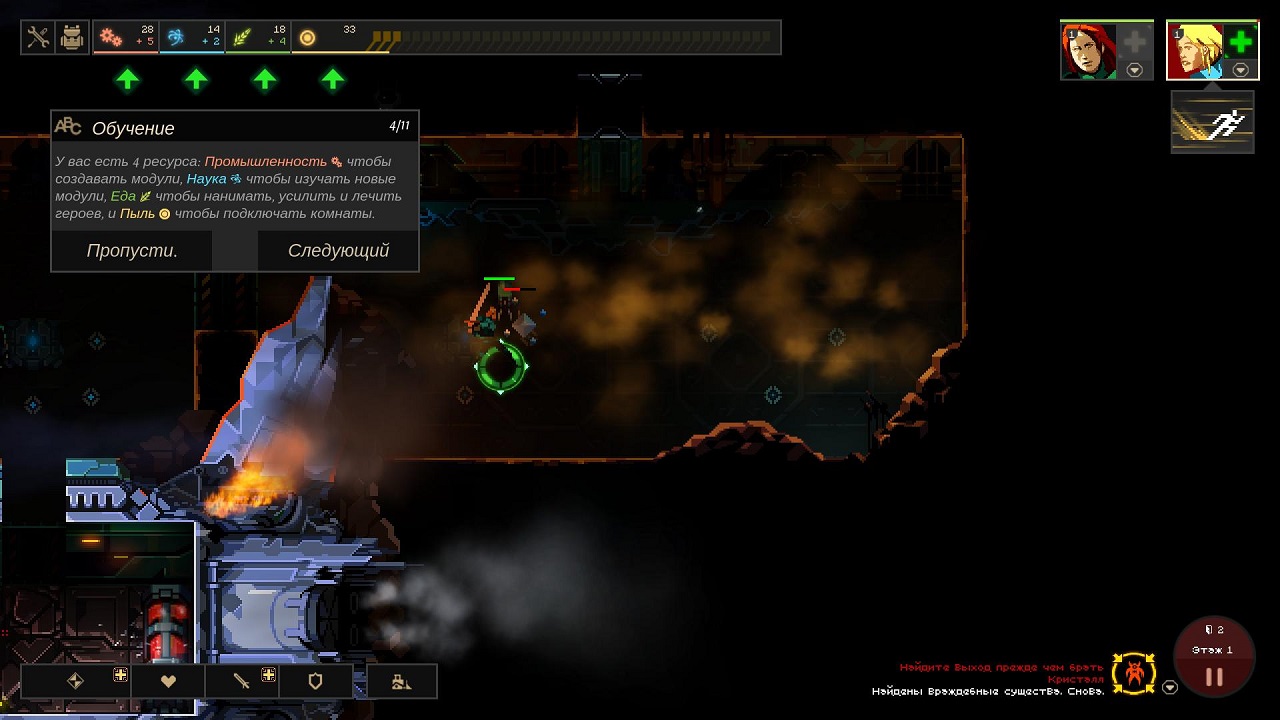Activate the running sprint skill

1212,123
